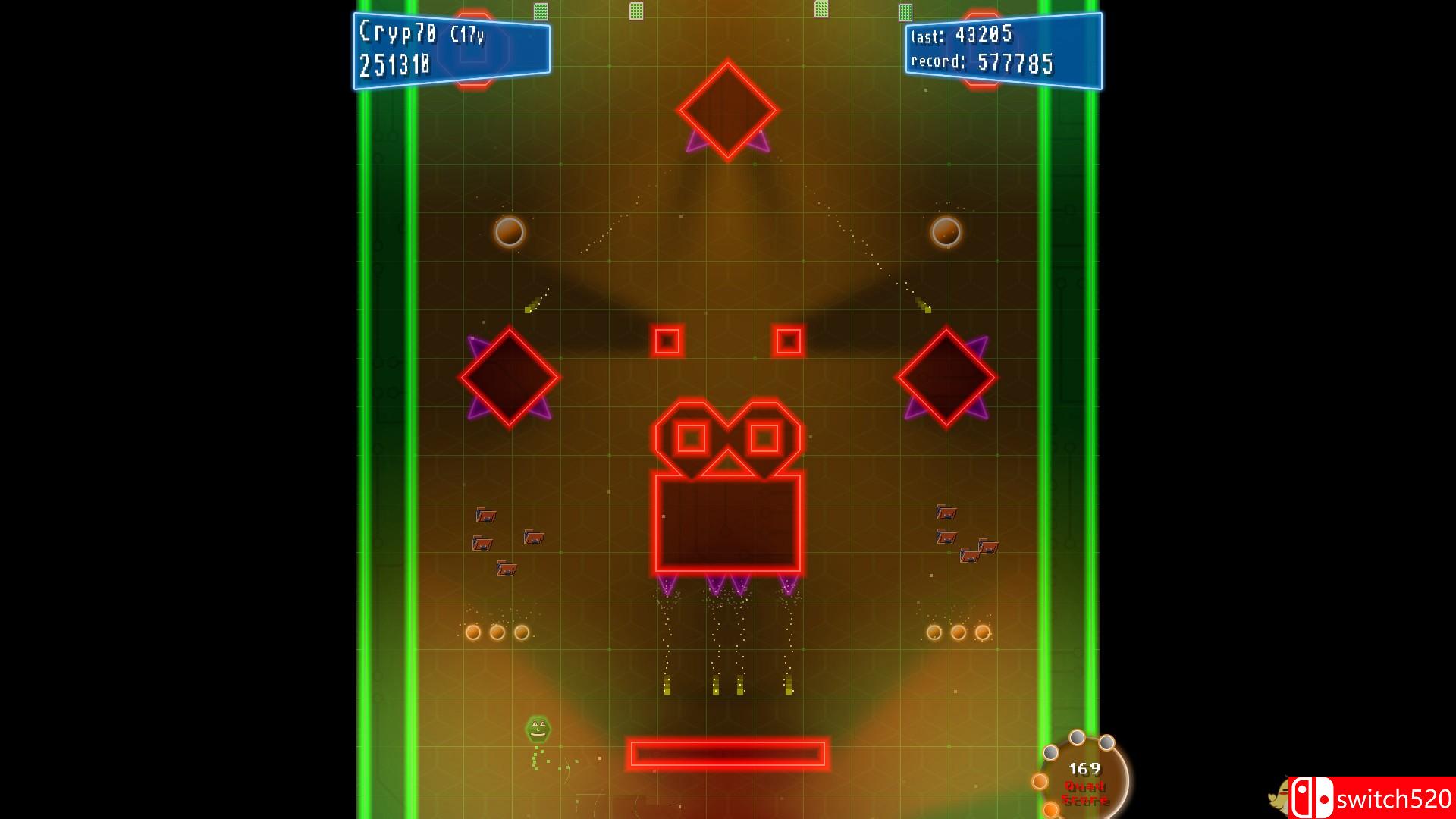Image resolution: width=1456 pixels, height=819 pixels.
Task: Click the score 251310 text
Action: (x=395, y=66)
